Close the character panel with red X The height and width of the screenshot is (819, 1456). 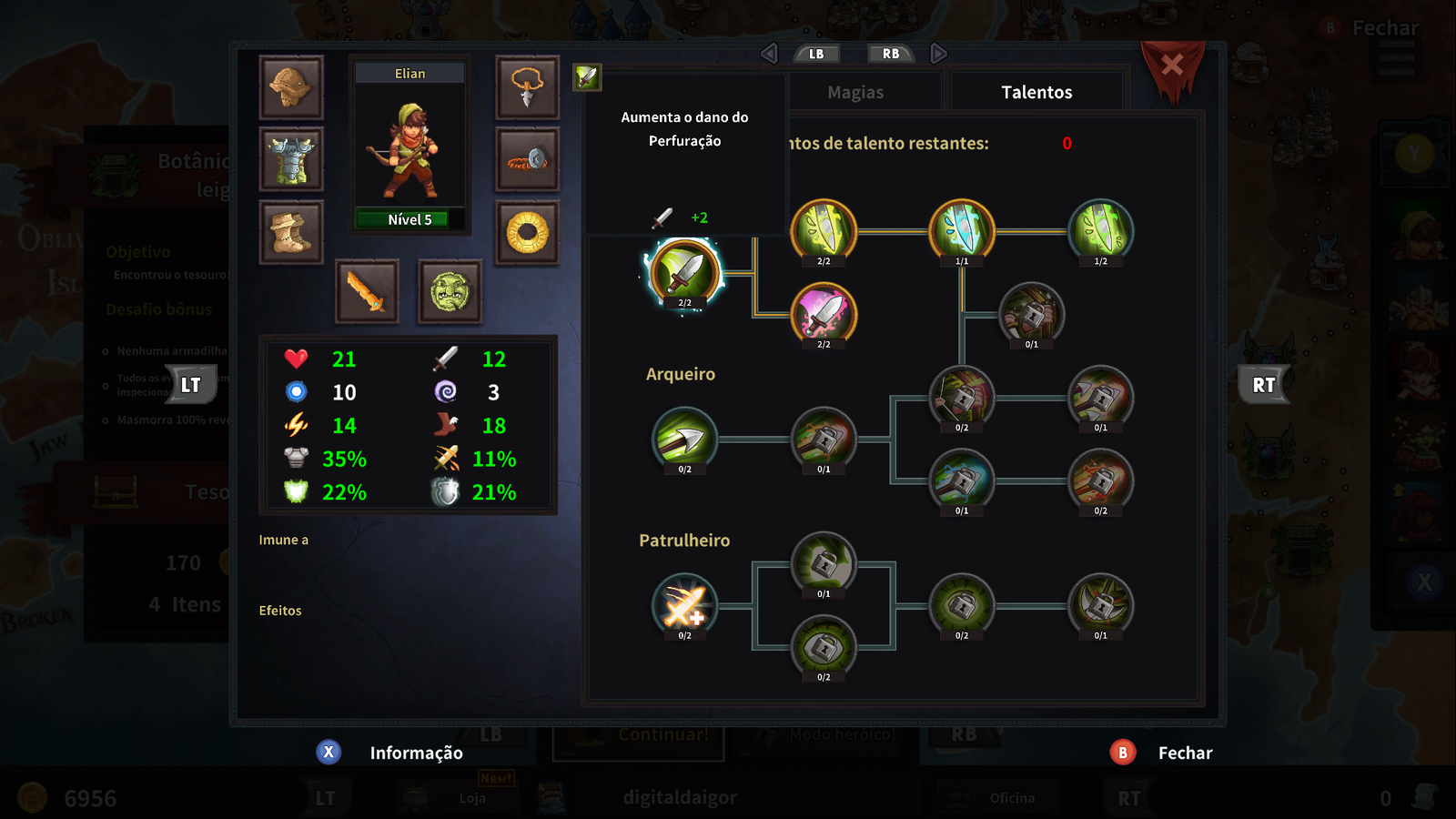pyautogui.click(x=1172, y=66)
